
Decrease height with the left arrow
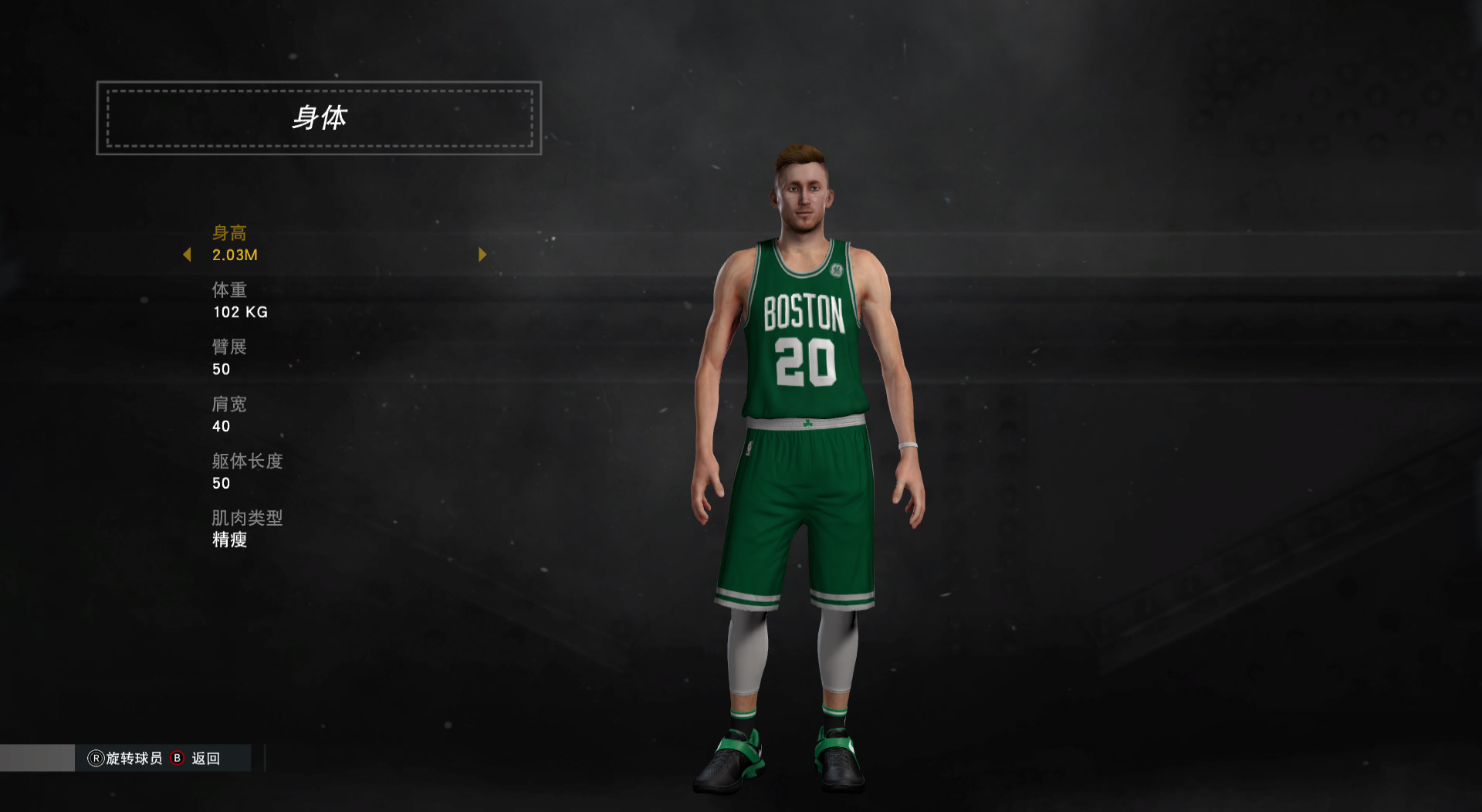[x=187, y=255]
